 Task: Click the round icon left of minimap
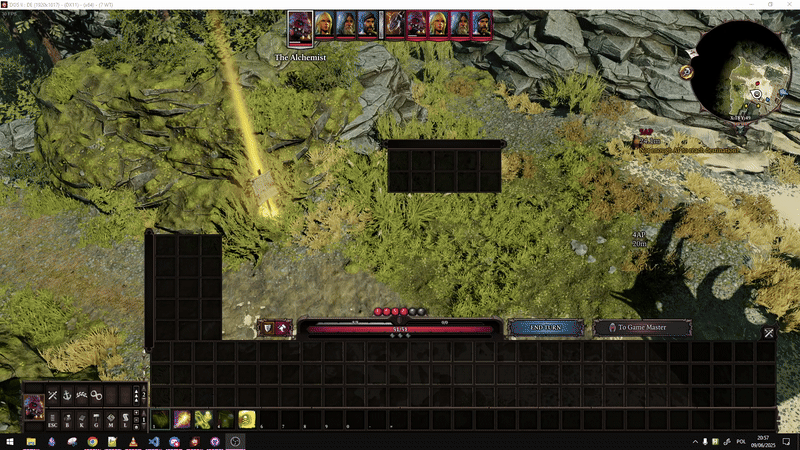(x=687, y=72)
